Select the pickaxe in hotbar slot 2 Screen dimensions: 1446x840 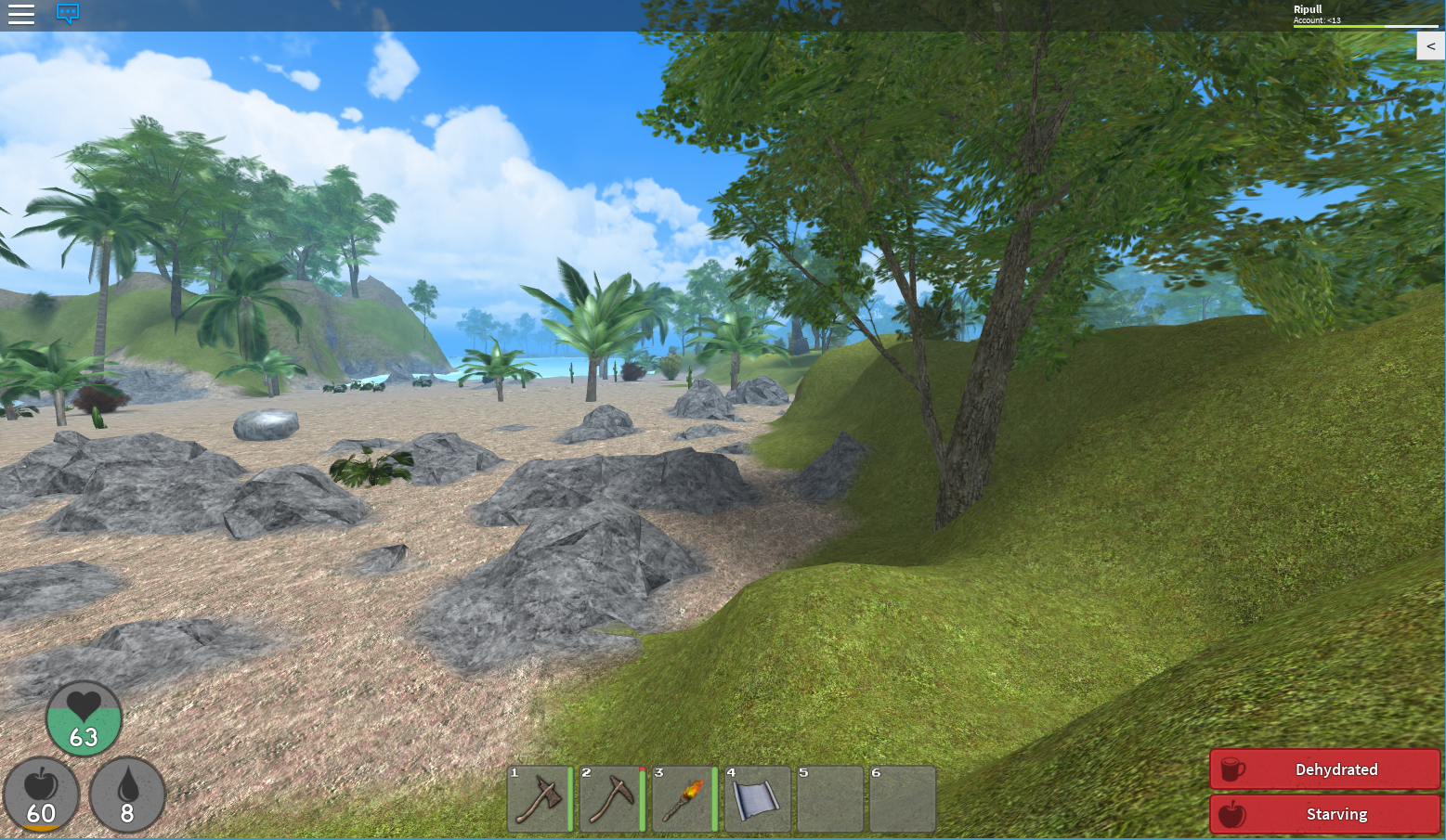click(x=612, y=799)
